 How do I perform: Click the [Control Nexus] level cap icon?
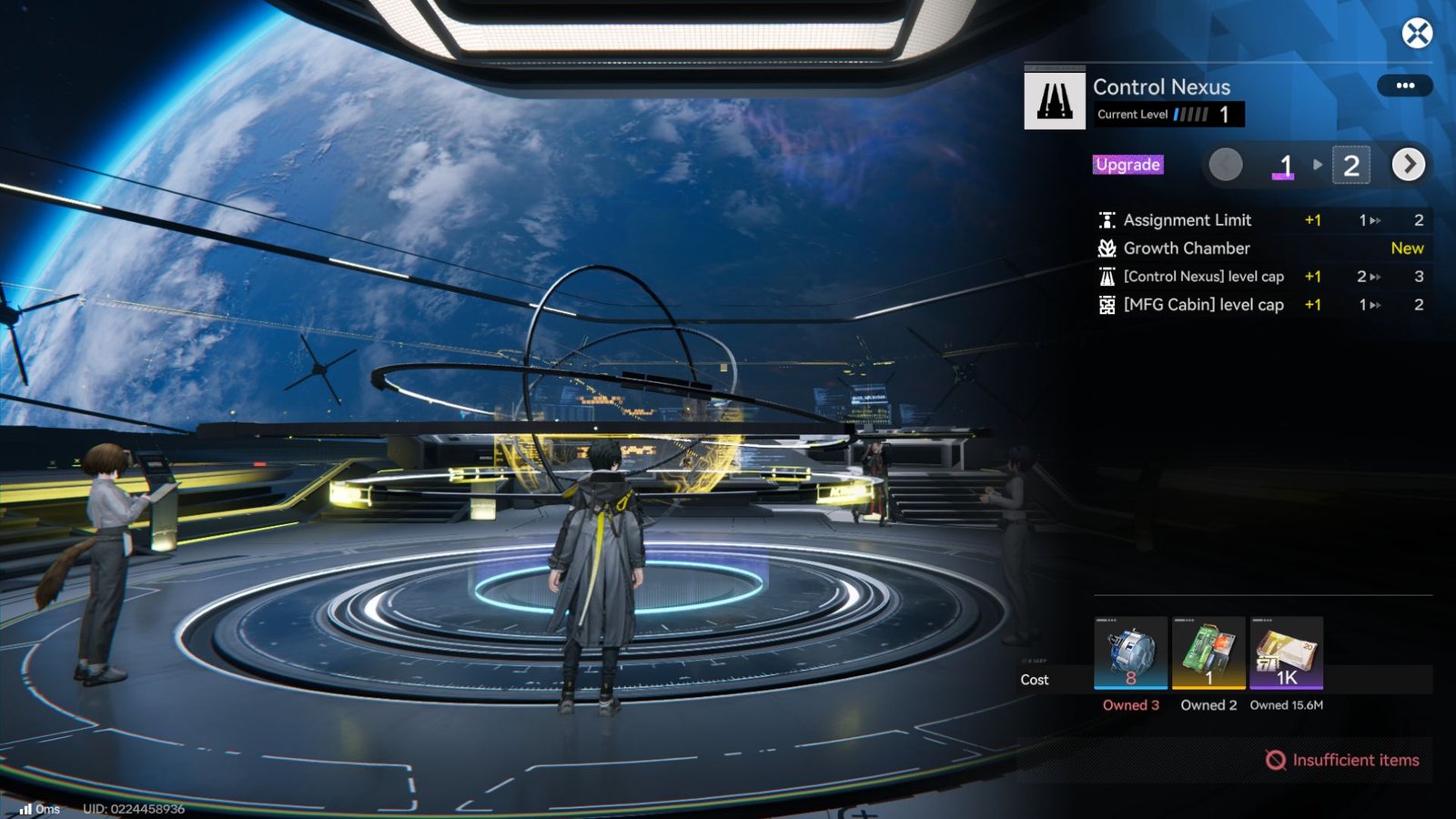[x=1107, y=277]
